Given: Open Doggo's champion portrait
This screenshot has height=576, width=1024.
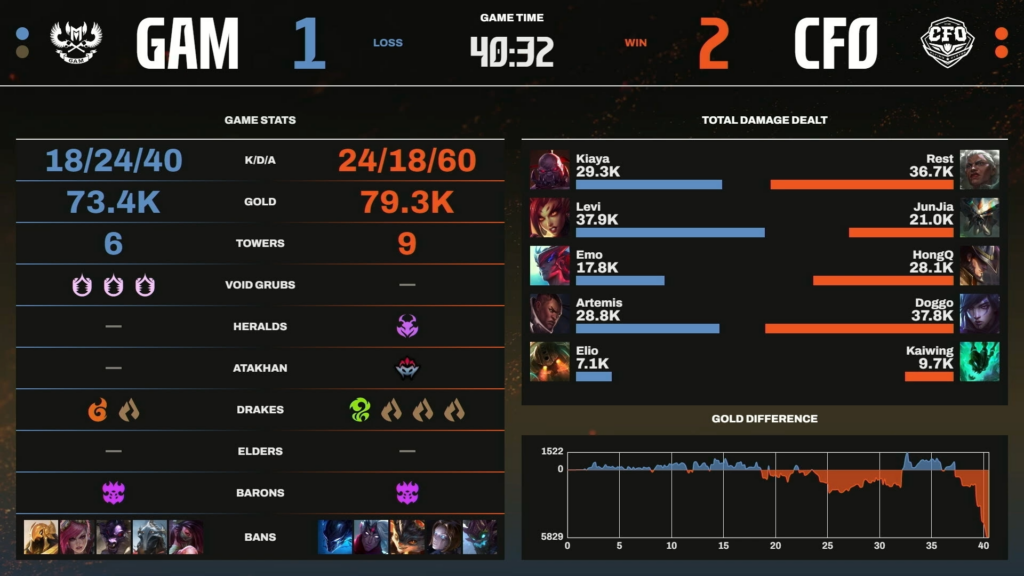Looking at the screenshot, I should point(979,313).
